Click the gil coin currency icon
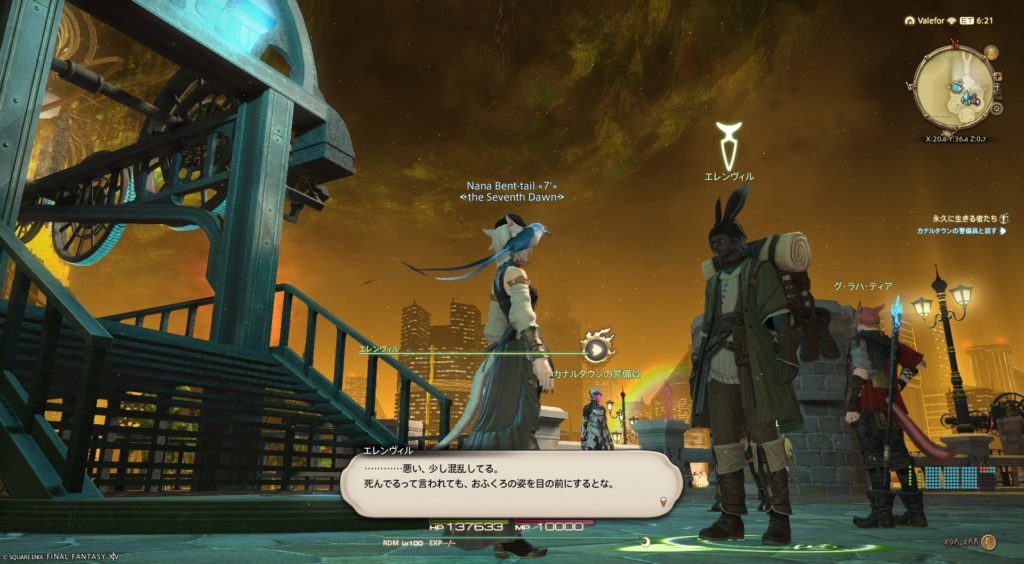 coord(988,542)
